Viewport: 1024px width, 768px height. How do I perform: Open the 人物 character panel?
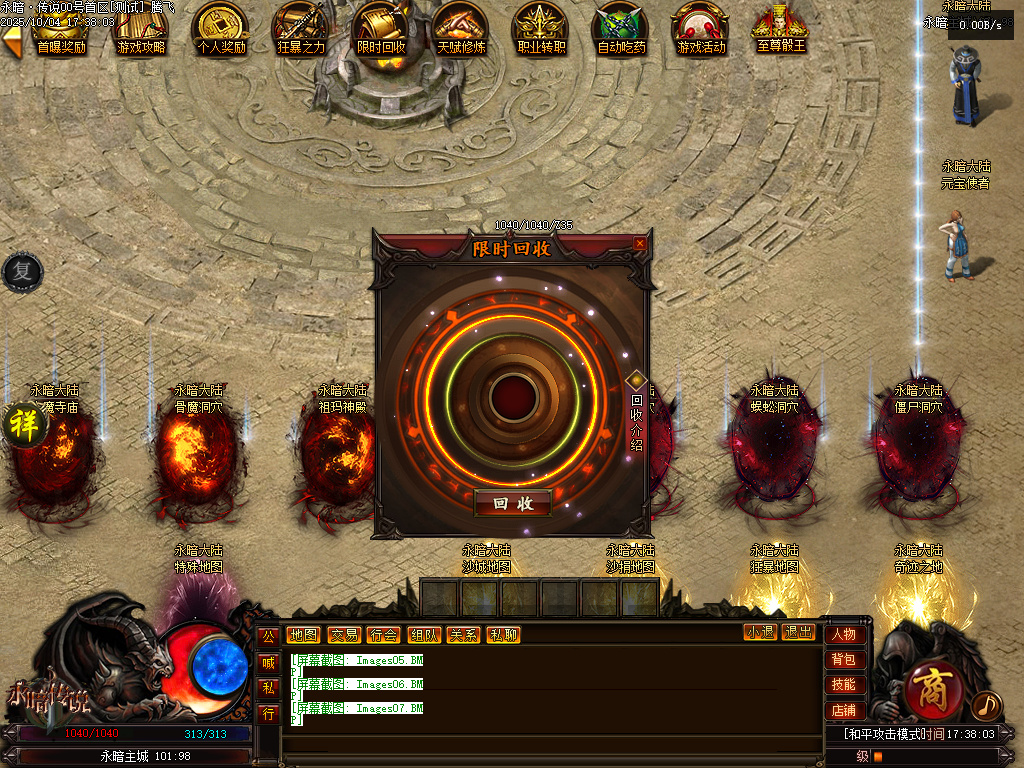click(844, 634)
